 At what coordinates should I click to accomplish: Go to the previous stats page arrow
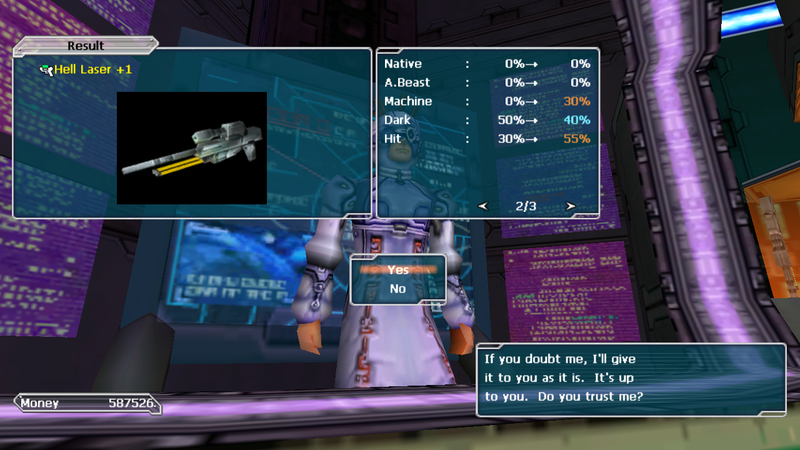click(x=483, y=206)
